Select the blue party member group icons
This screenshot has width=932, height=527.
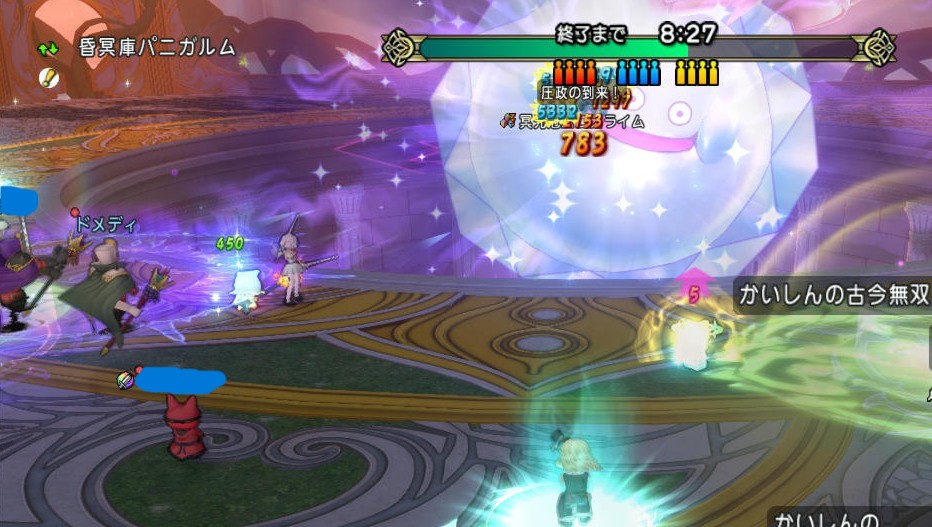tap(638, 73)
